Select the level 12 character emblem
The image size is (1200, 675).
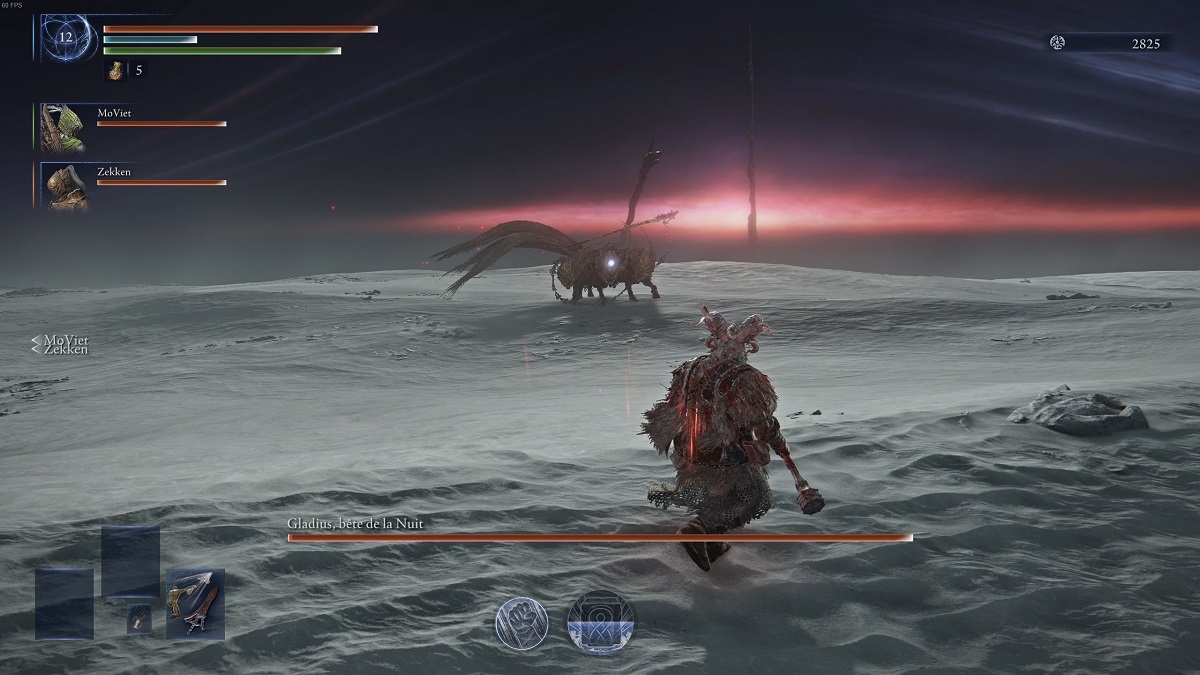click(67, 38)
